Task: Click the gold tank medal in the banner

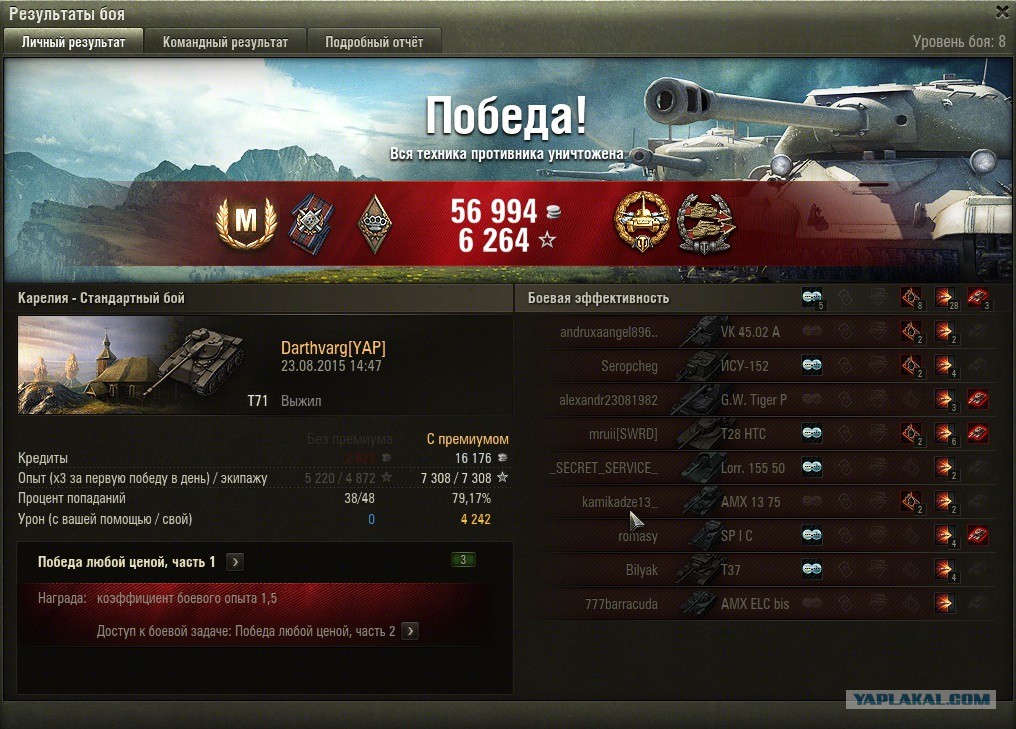Action: pyautogui.click(x=641, y=222)
